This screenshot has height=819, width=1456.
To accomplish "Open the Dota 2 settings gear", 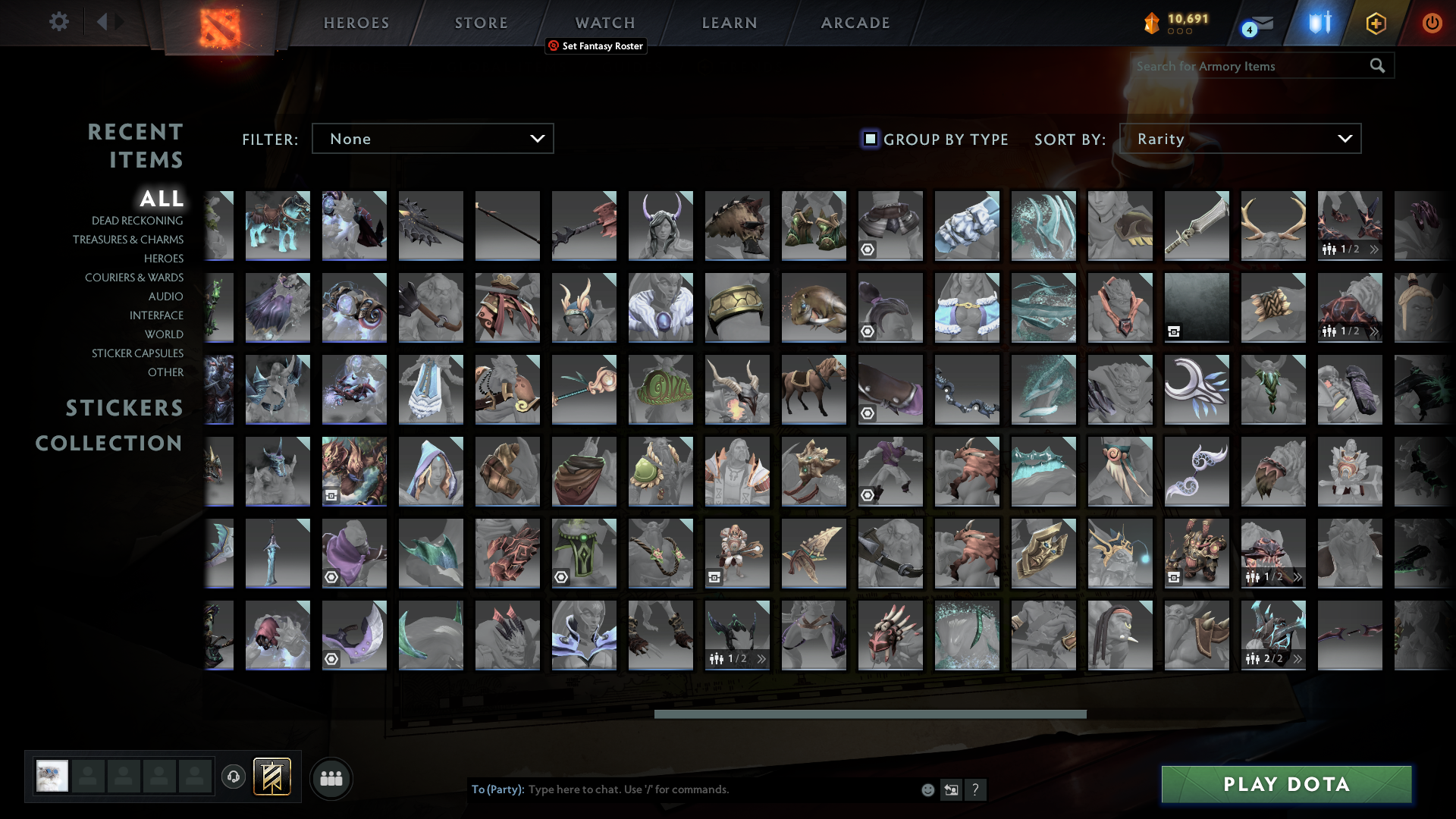I will [x=59, y=22].
